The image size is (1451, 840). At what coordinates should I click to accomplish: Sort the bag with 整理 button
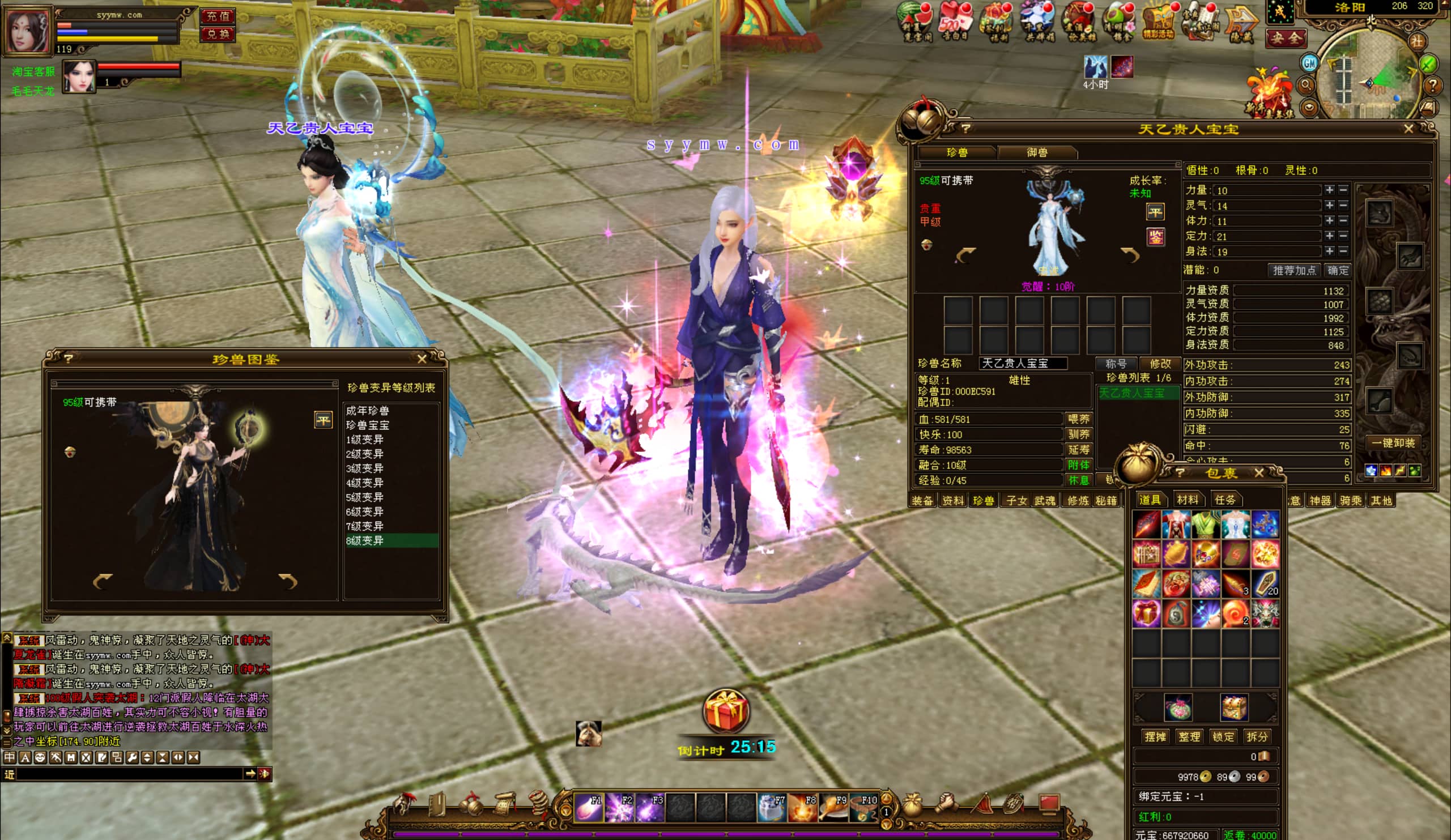1189,736
